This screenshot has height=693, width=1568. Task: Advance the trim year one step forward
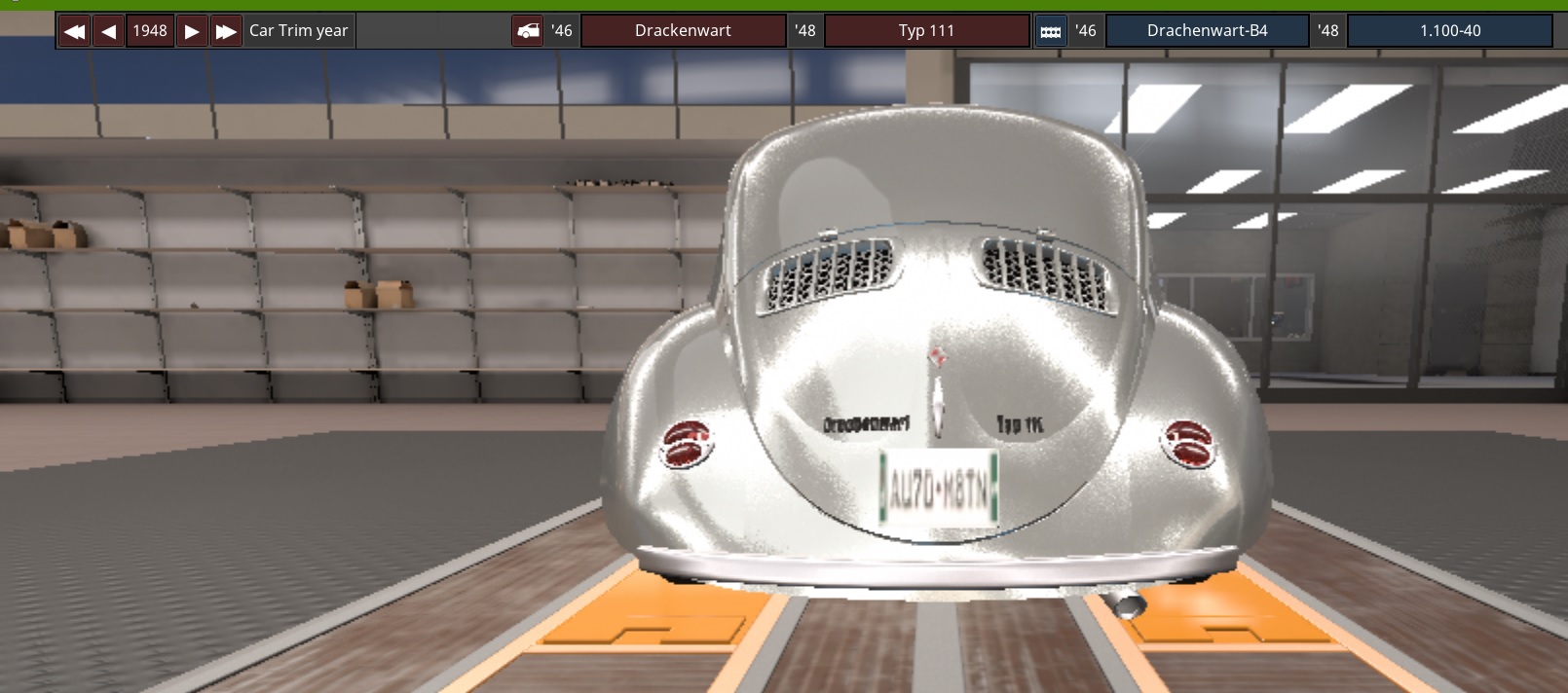(192, 31)
